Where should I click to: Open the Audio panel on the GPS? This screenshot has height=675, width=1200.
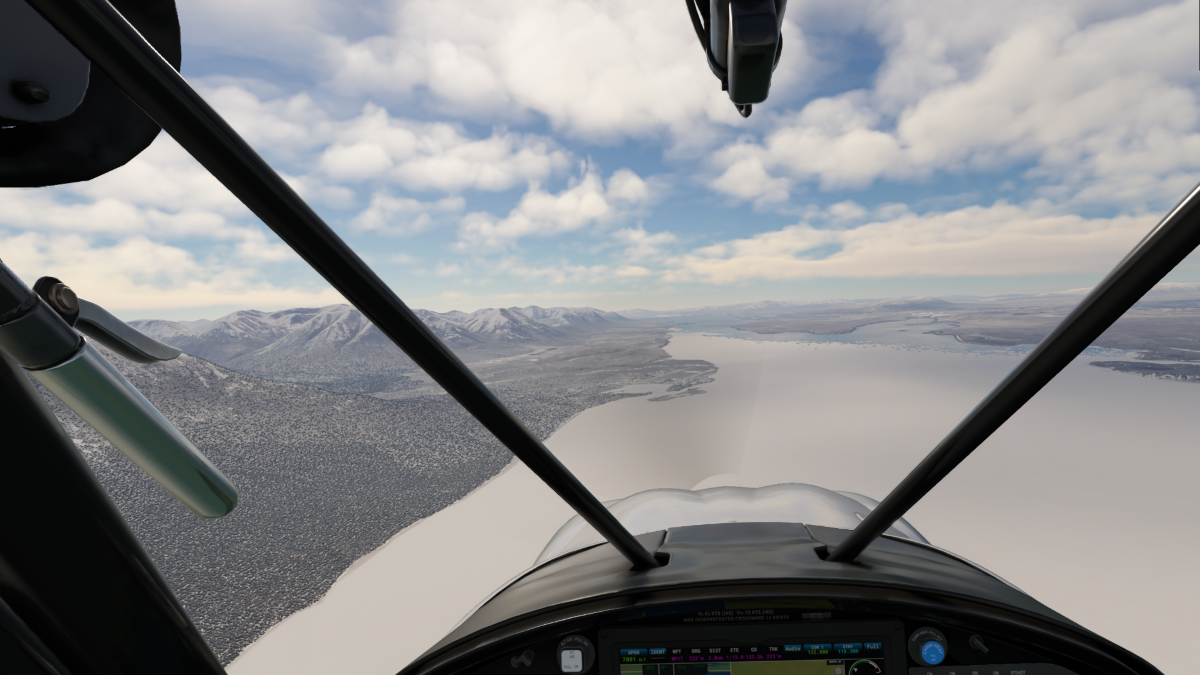[792, 648]
